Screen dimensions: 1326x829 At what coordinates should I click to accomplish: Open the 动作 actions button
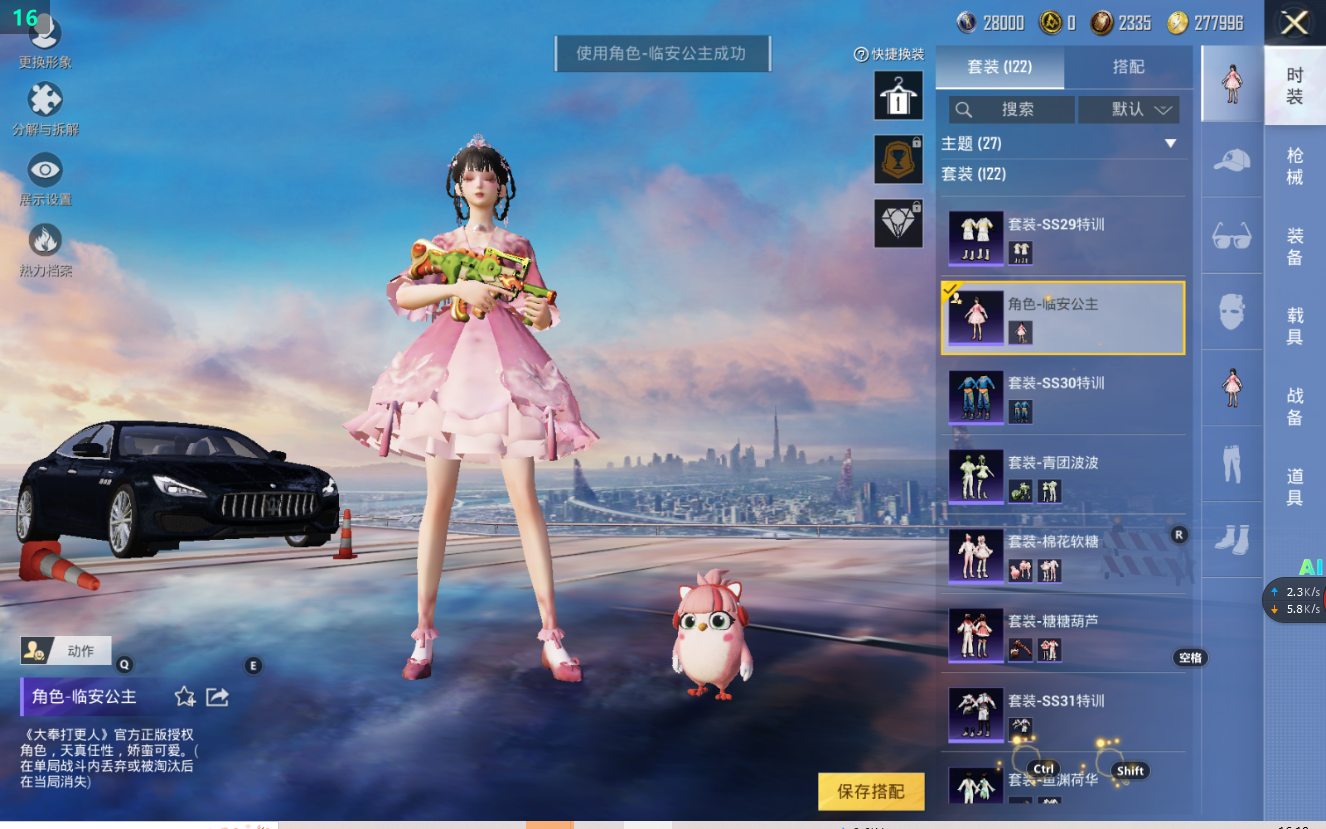[x=66, y=651]
